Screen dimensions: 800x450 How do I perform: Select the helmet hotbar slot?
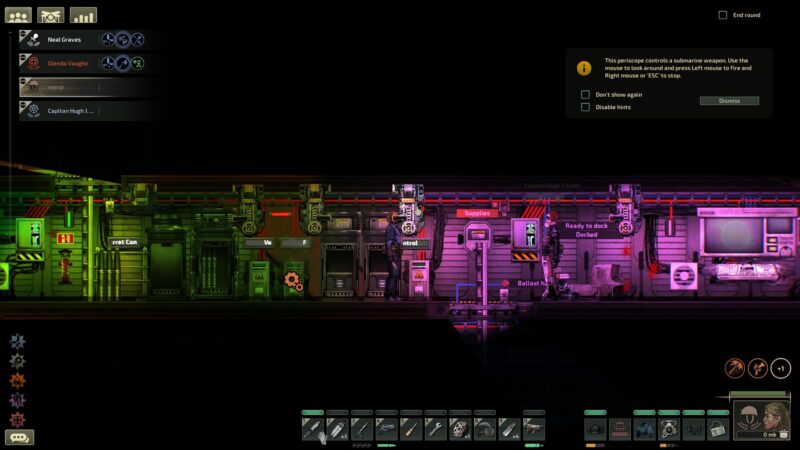click(x=484, y=429)
